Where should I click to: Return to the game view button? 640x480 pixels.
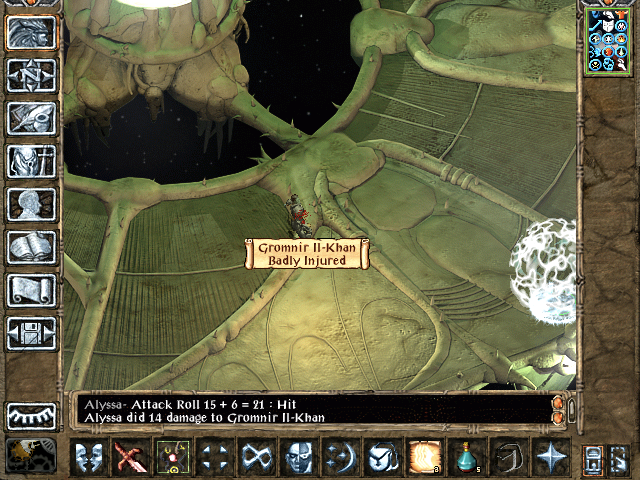pos(31,34)
